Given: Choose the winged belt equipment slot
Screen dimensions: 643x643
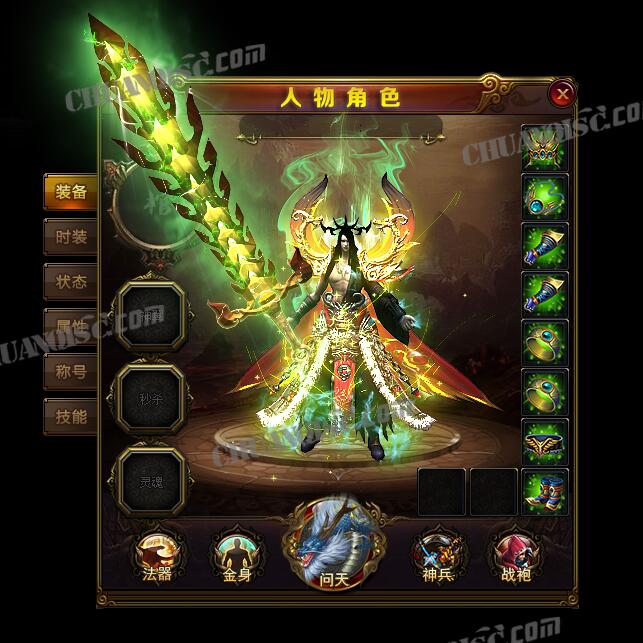Looking at the screenshot, I should (x=545, y=441).
